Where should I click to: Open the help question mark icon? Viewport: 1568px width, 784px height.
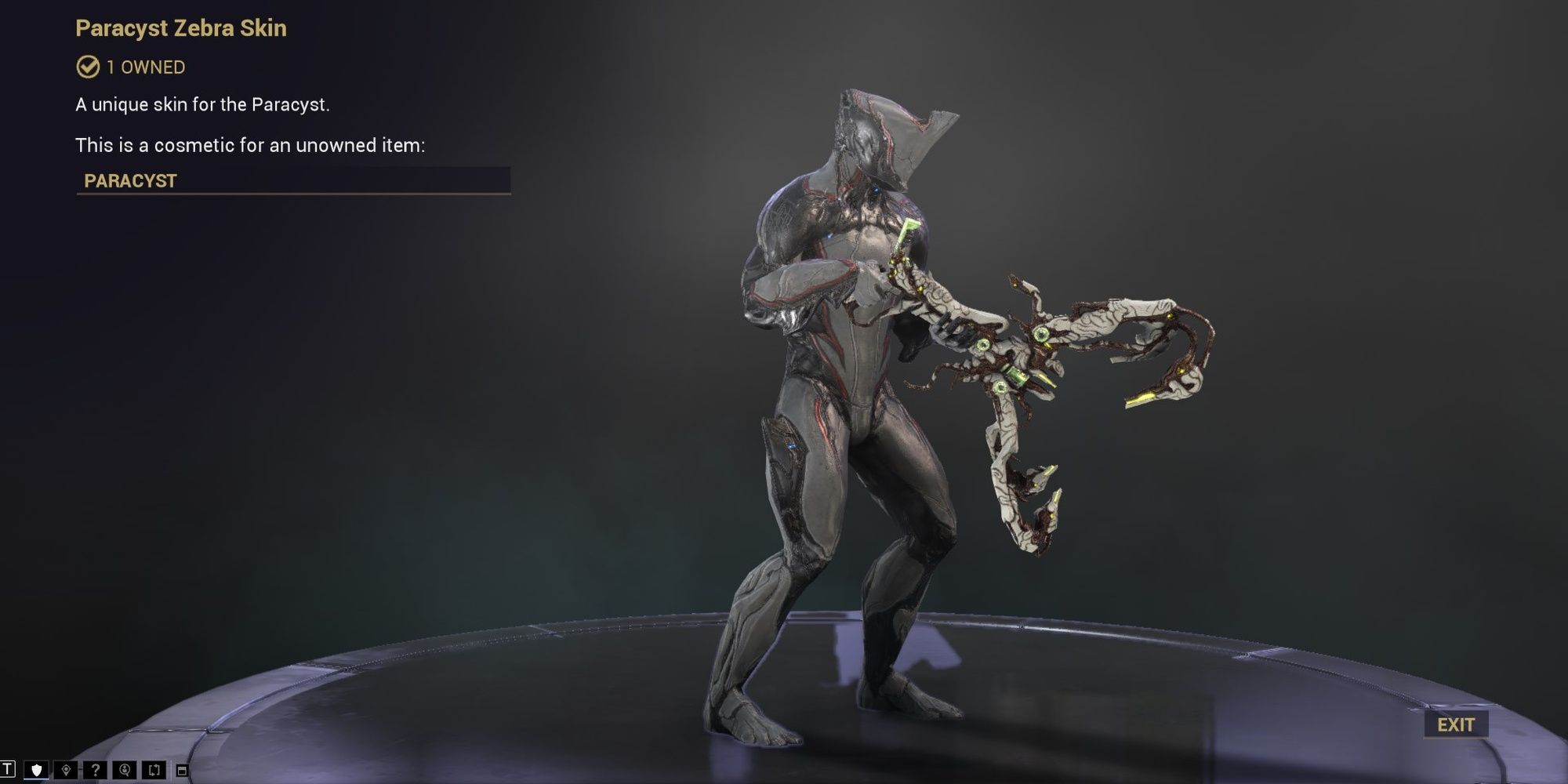coord(96,770)
